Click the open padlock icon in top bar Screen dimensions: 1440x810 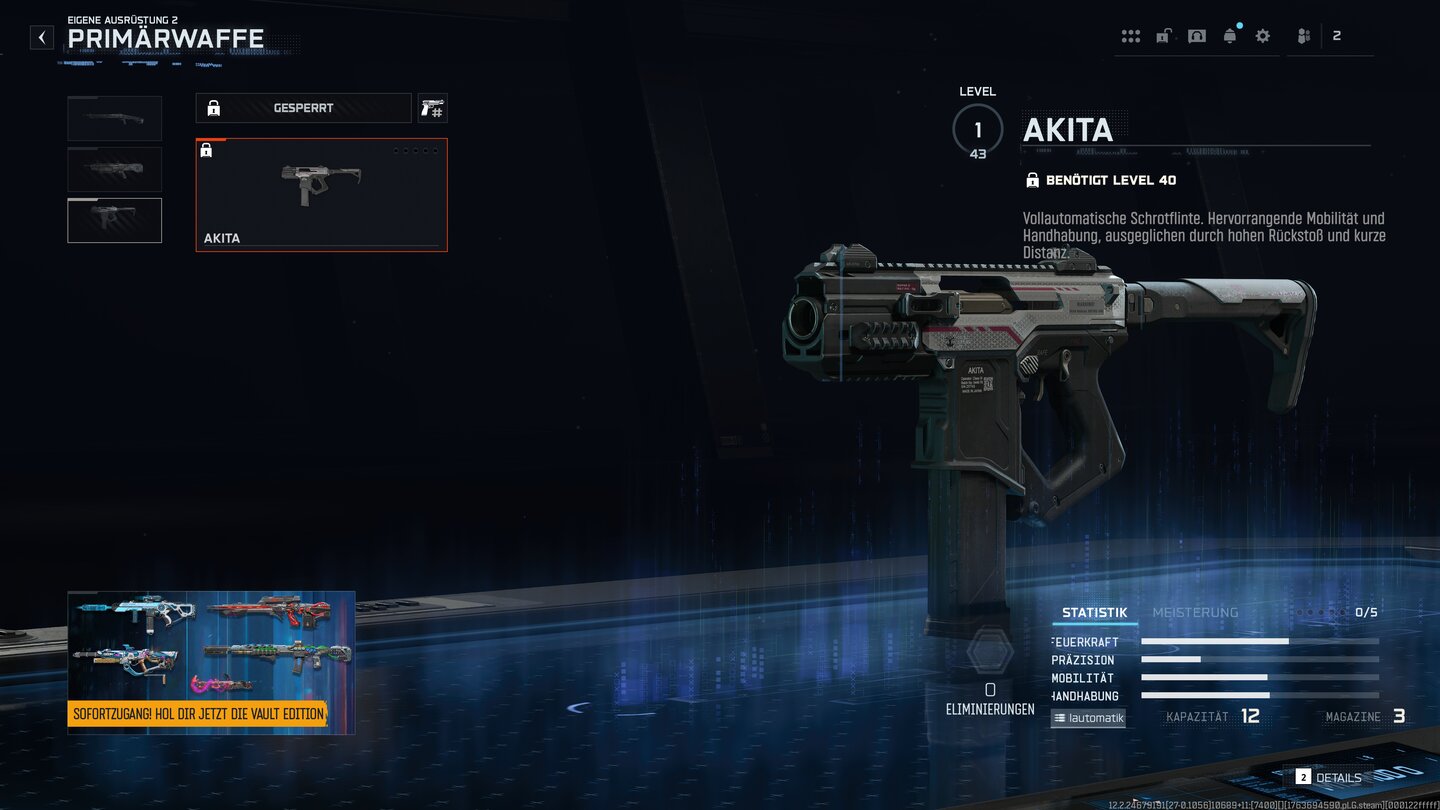1164,36
